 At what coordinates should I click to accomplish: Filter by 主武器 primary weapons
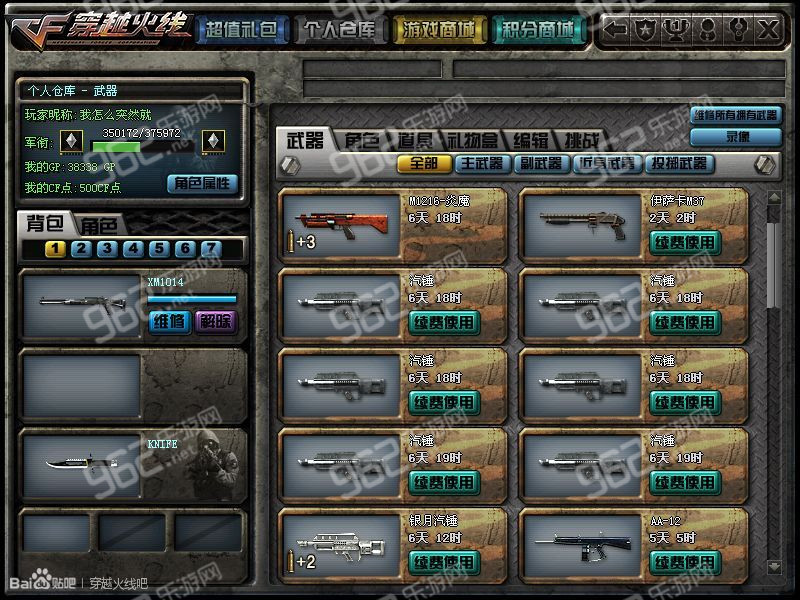pos(481,163)
